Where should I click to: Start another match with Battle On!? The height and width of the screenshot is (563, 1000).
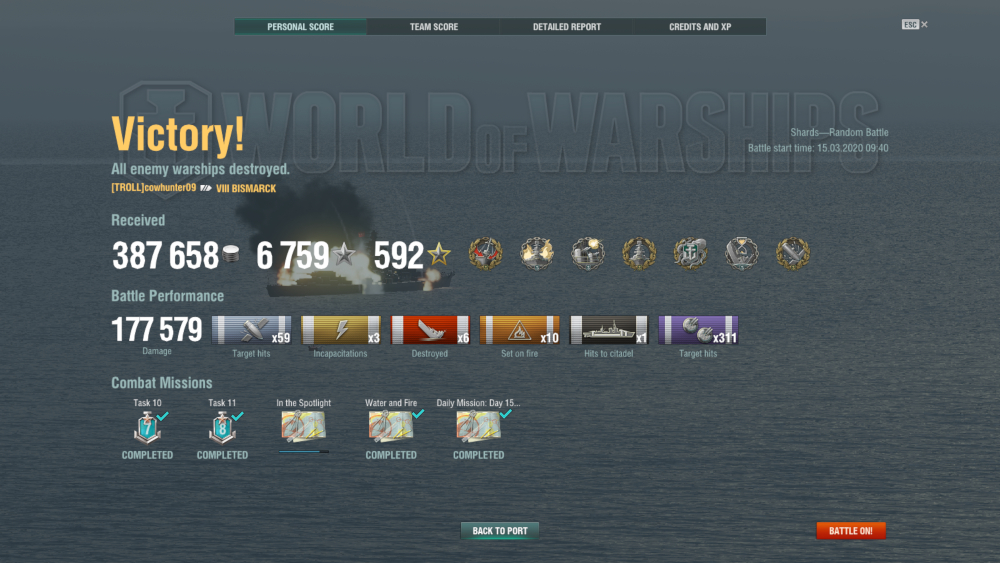851,531
